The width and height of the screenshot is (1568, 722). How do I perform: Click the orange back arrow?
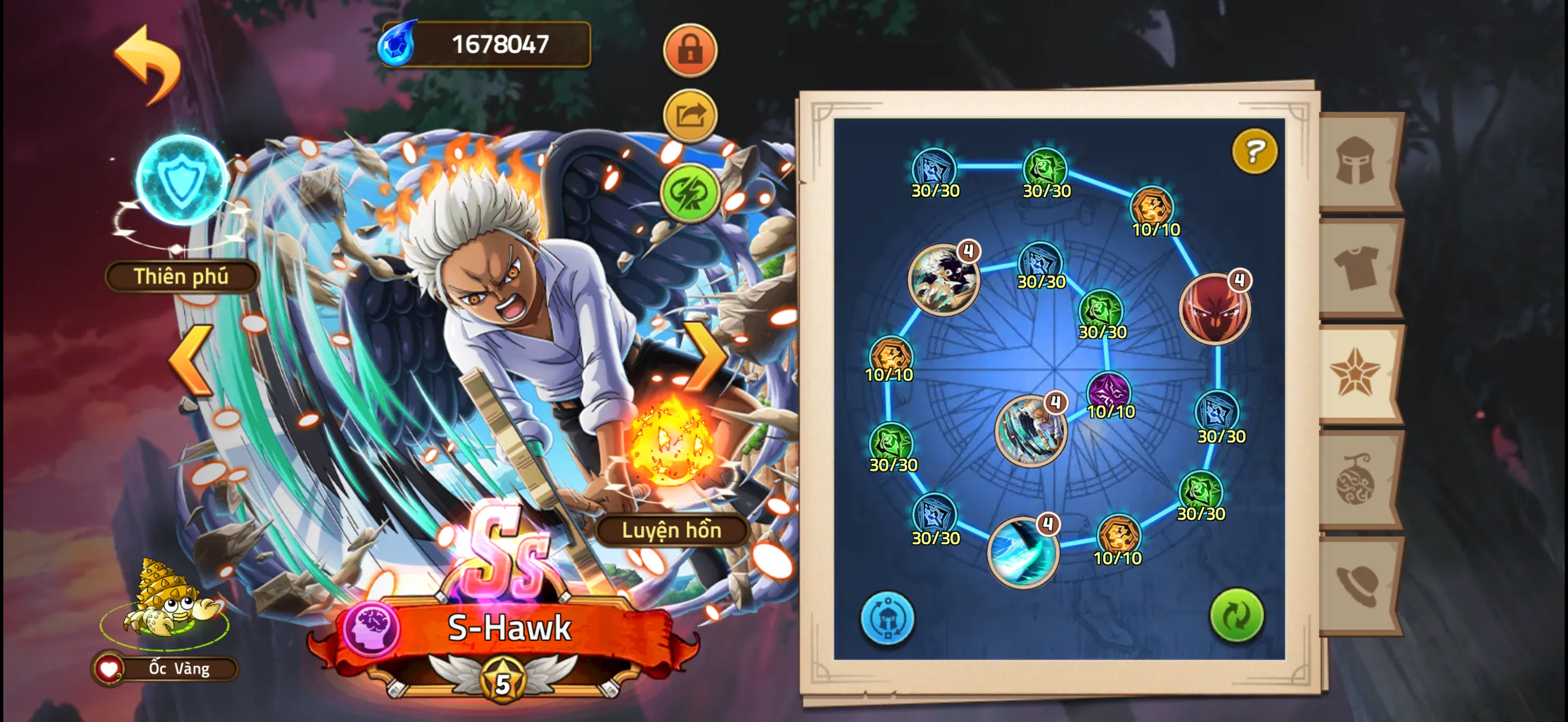tap(148, 64)
